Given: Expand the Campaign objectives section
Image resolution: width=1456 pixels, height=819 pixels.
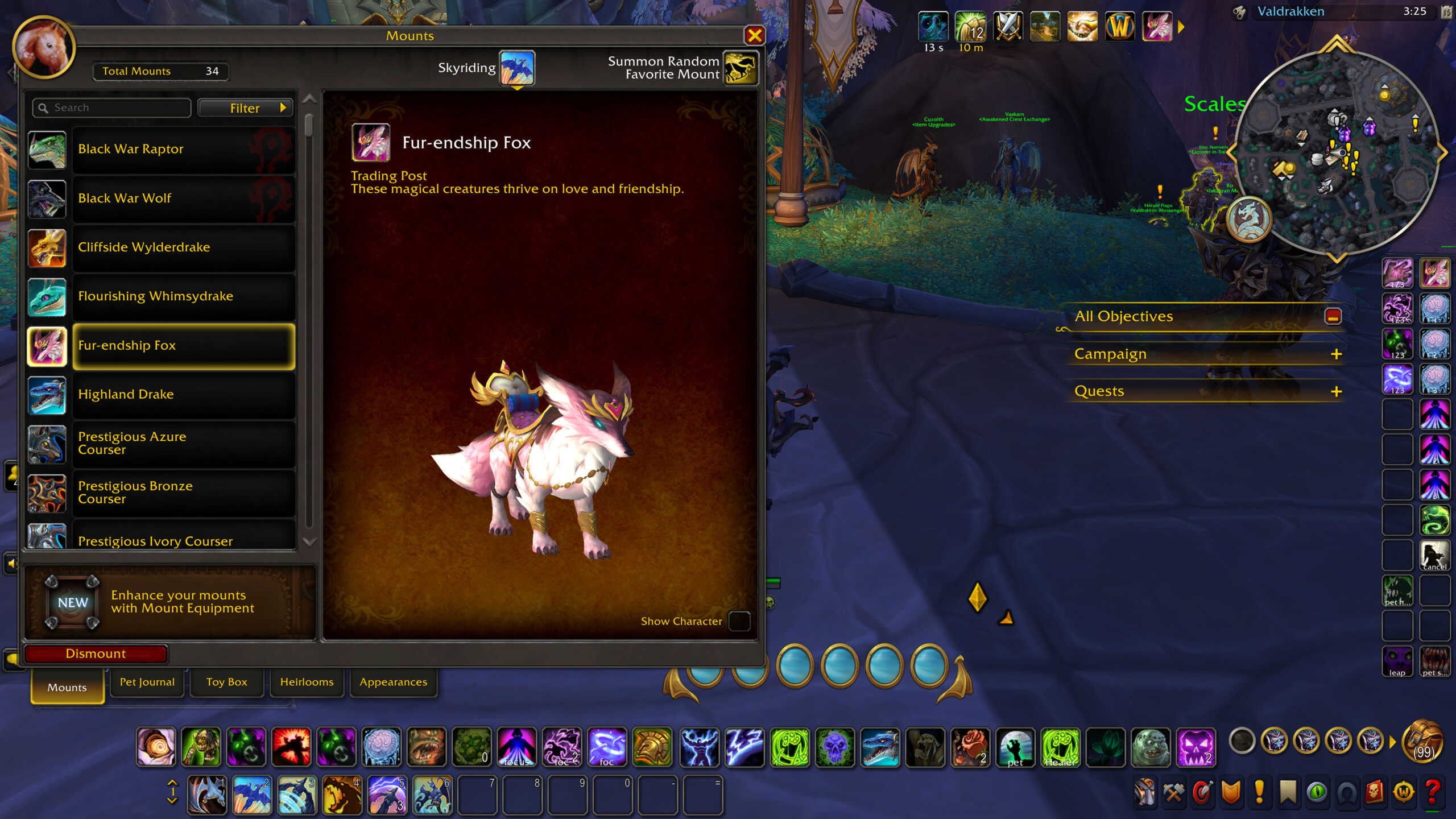Looking at the screenshot, I should pyautogui.click(x=1336, y=354).
